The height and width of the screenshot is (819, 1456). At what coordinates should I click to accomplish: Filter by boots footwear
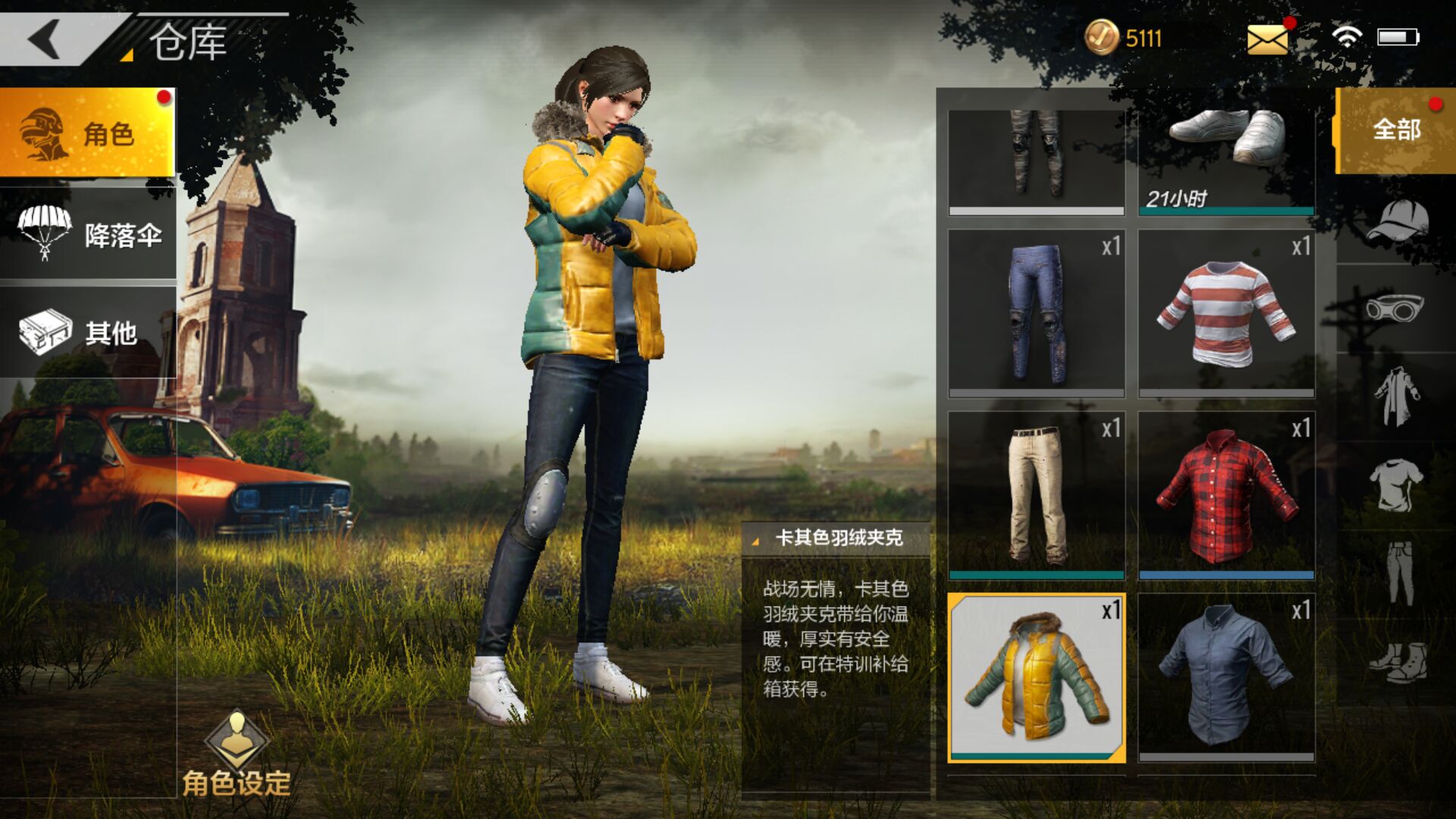(1397, 662)
